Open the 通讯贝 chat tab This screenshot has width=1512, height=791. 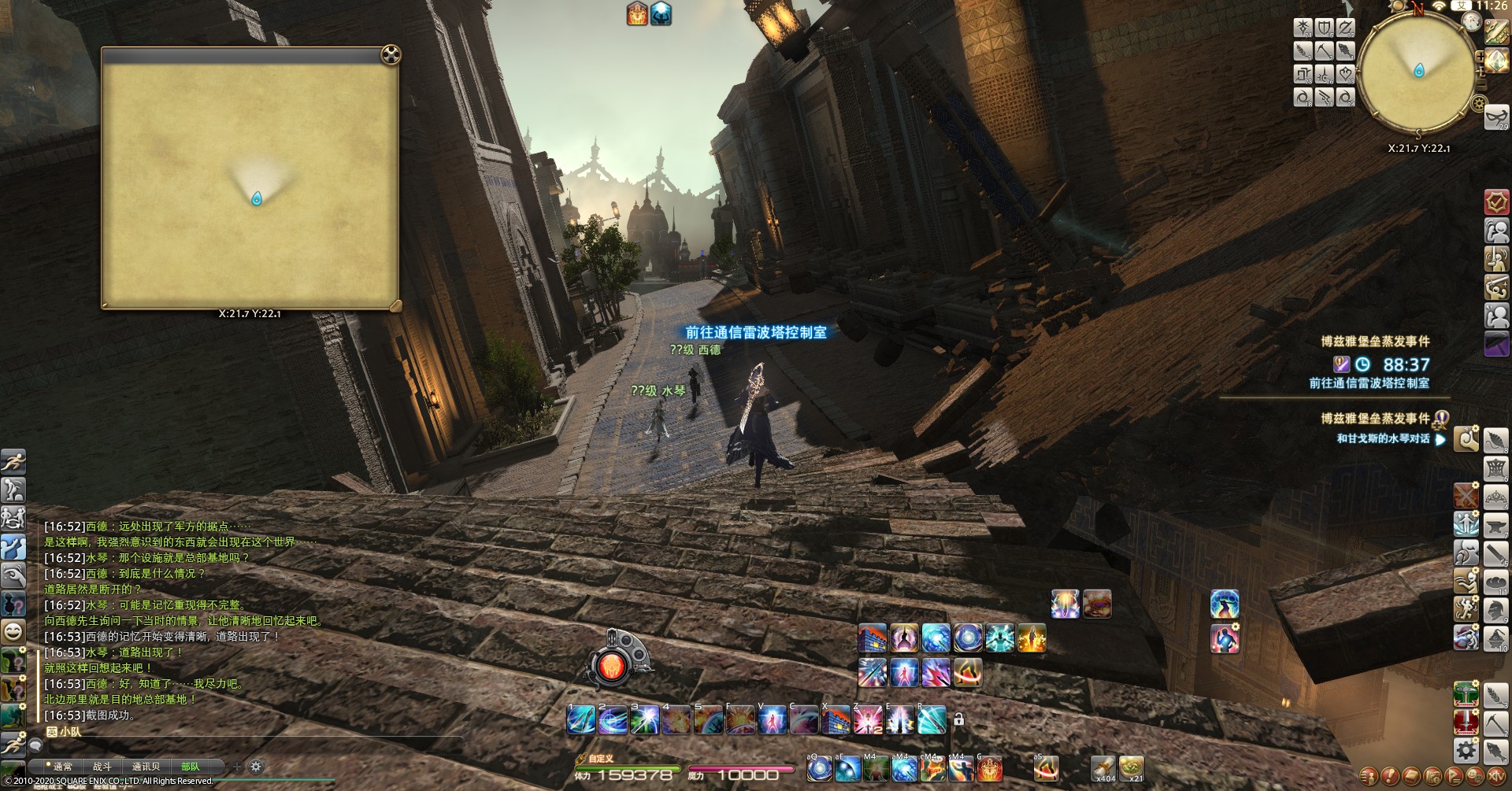146,766
